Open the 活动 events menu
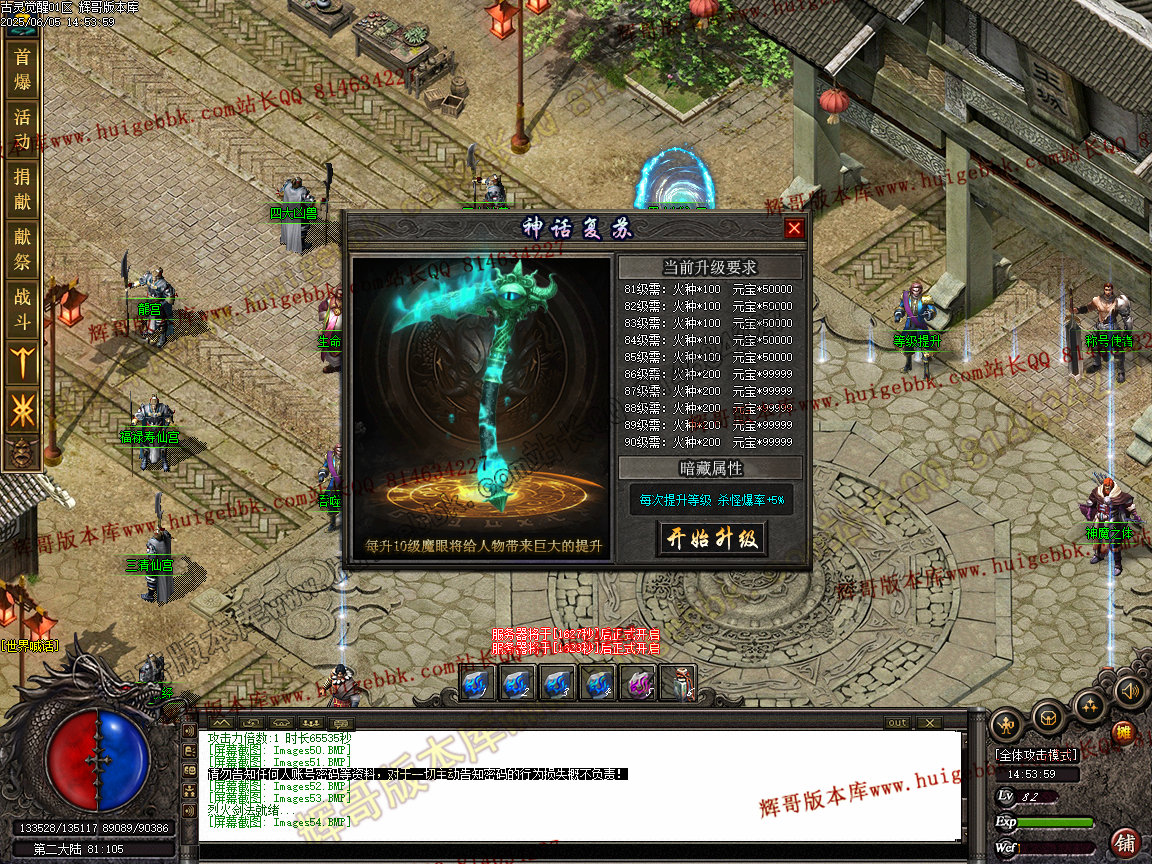Screen dimensions: 1152x864 (x=22, y=128)
